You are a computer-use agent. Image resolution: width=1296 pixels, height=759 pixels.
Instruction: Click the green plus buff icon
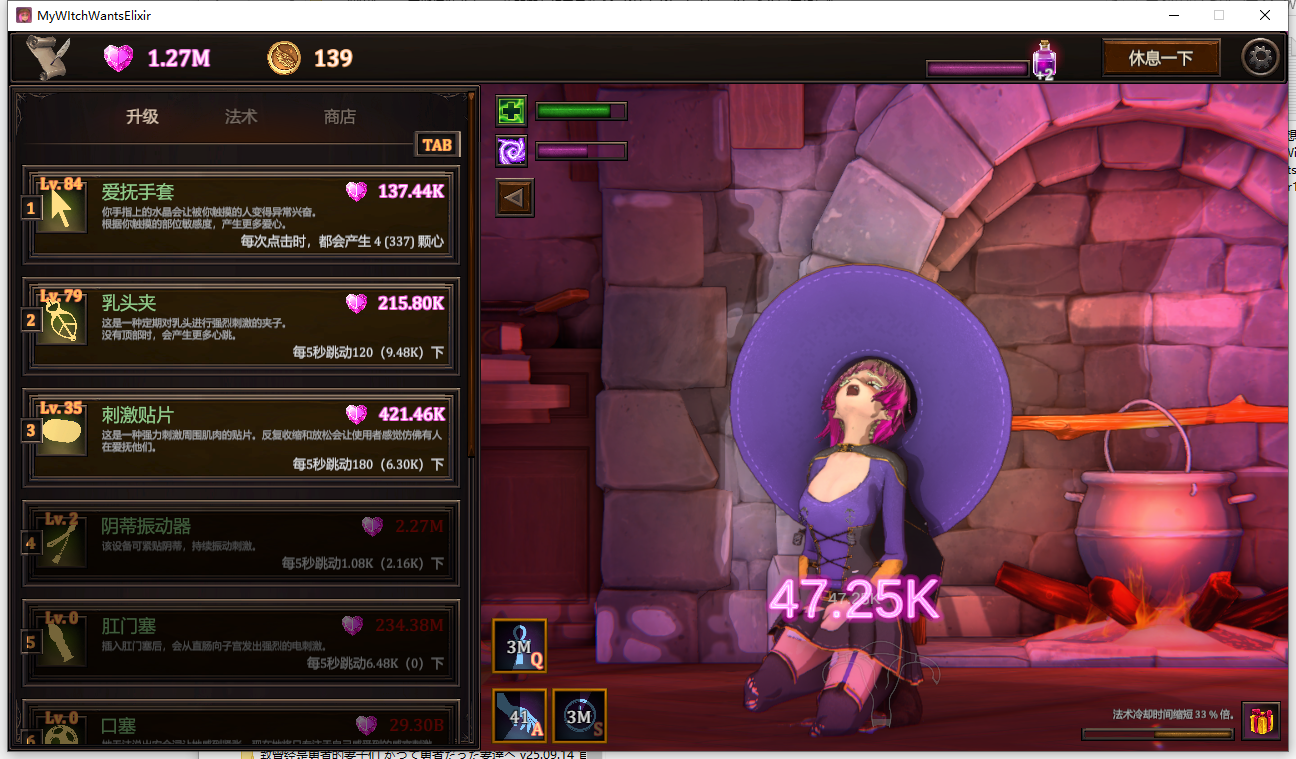click(x=512, y=111)
